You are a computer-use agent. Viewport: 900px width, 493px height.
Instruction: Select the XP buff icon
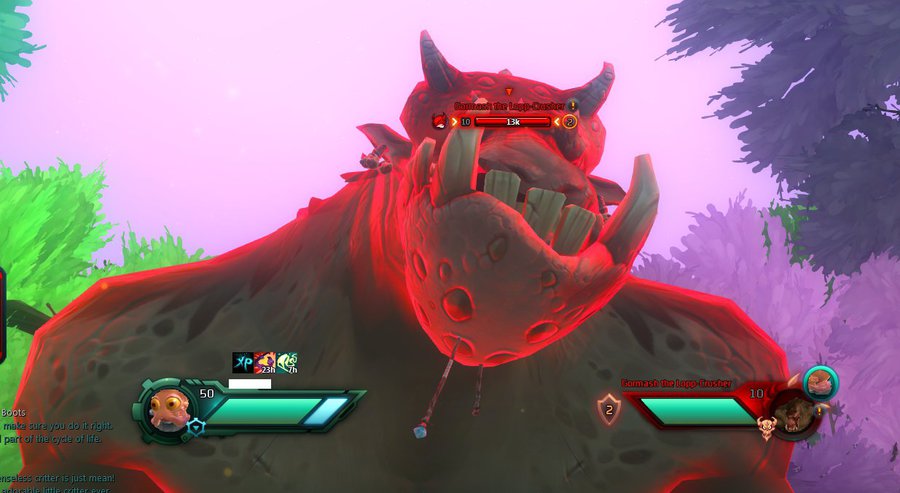point(242,362)
